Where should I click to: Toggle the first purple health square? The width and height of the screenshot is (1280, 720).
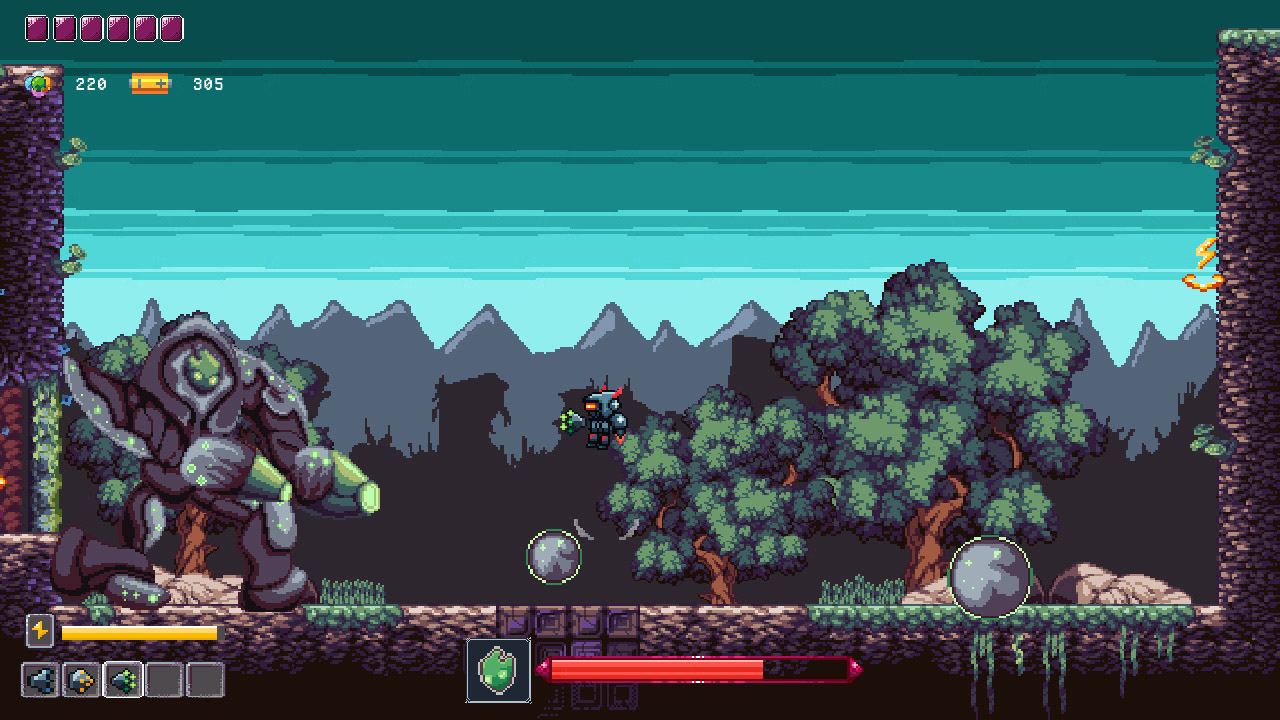pyautogui.click(x=38, y=27)
